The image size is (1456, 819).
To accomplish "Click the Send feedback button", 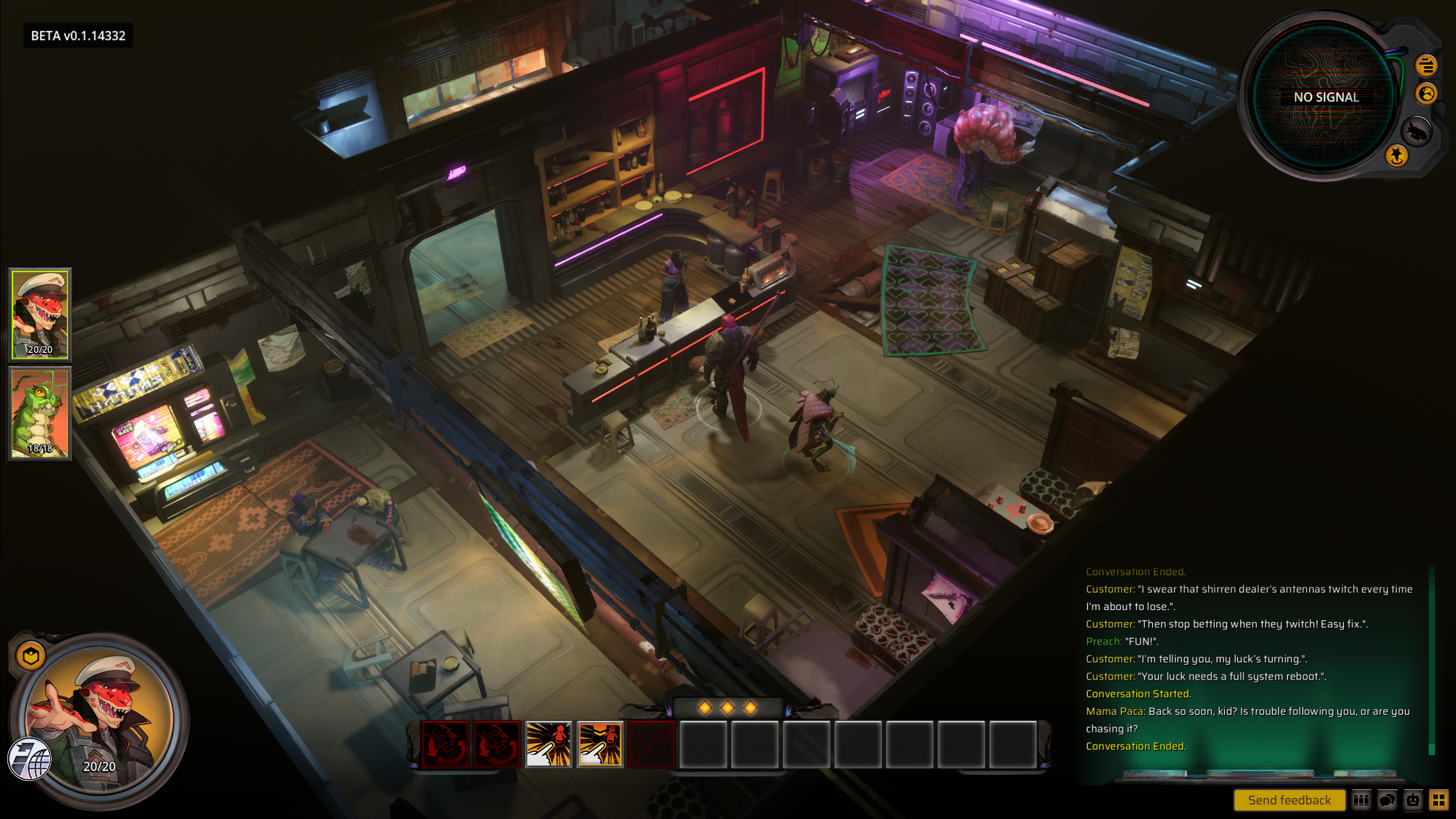I will tap(1289, 800).
